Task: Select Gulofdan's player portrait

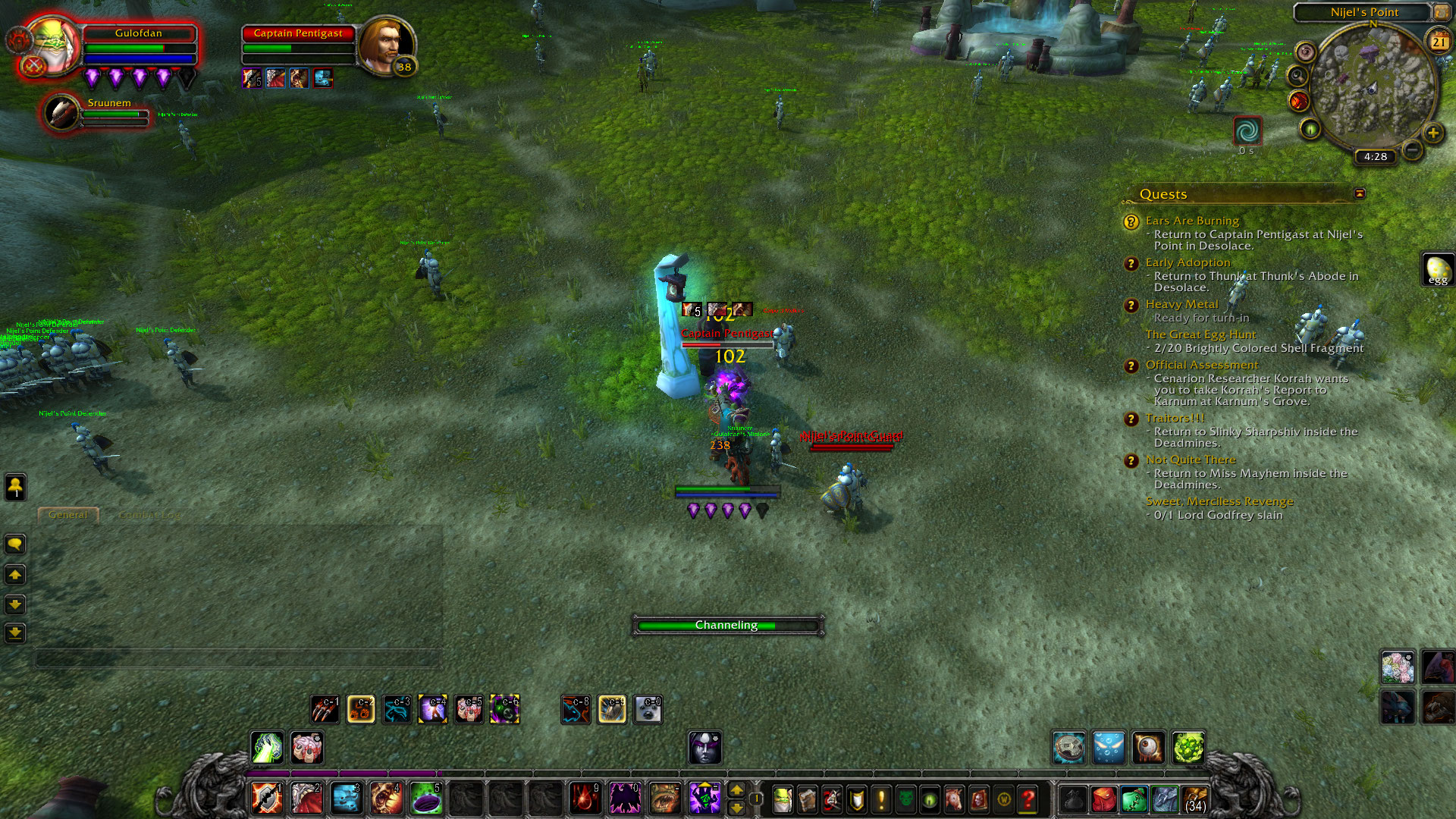Action: (53, 44)
